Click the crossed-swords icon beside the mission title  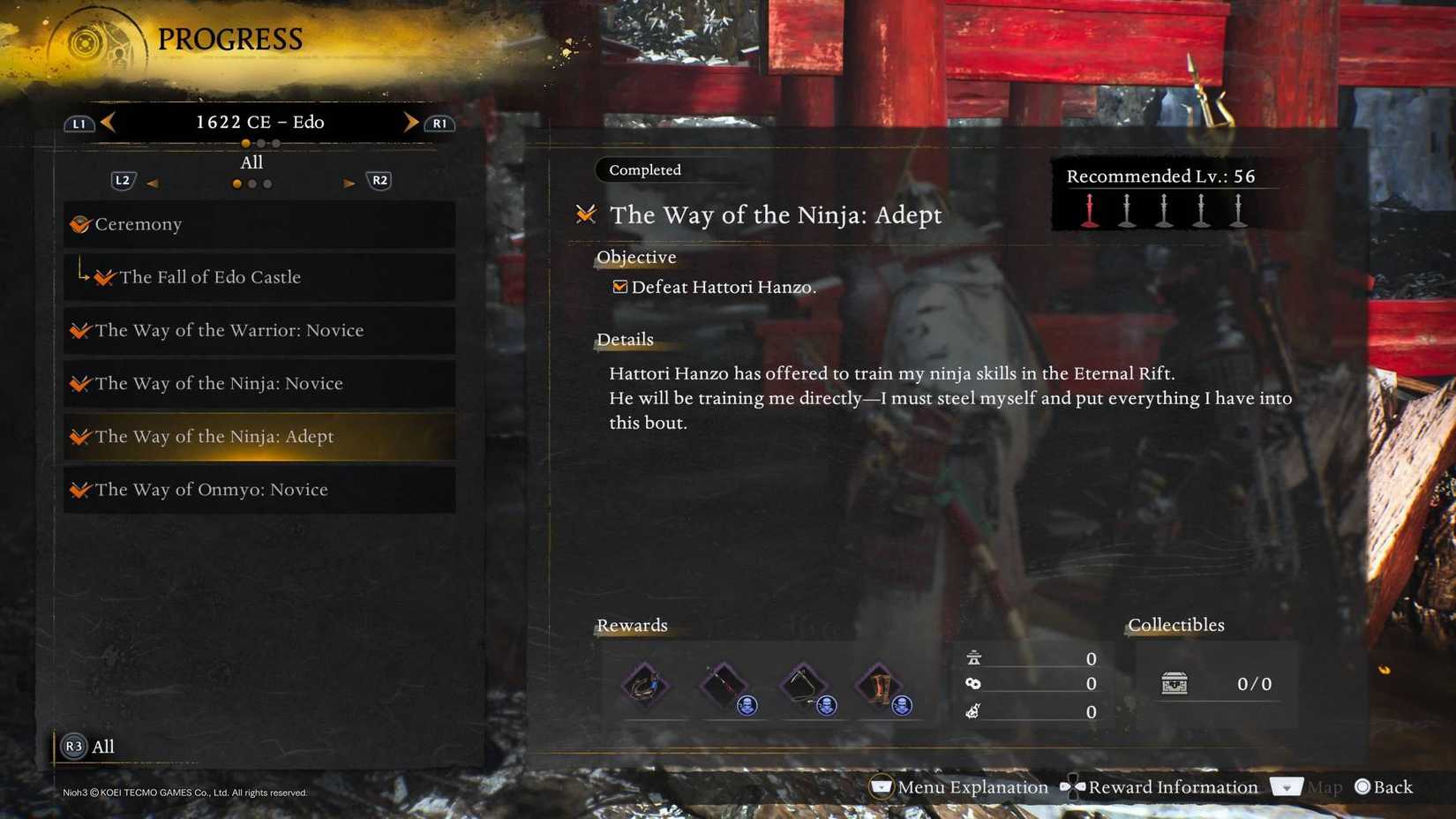(x=584, y=214)
